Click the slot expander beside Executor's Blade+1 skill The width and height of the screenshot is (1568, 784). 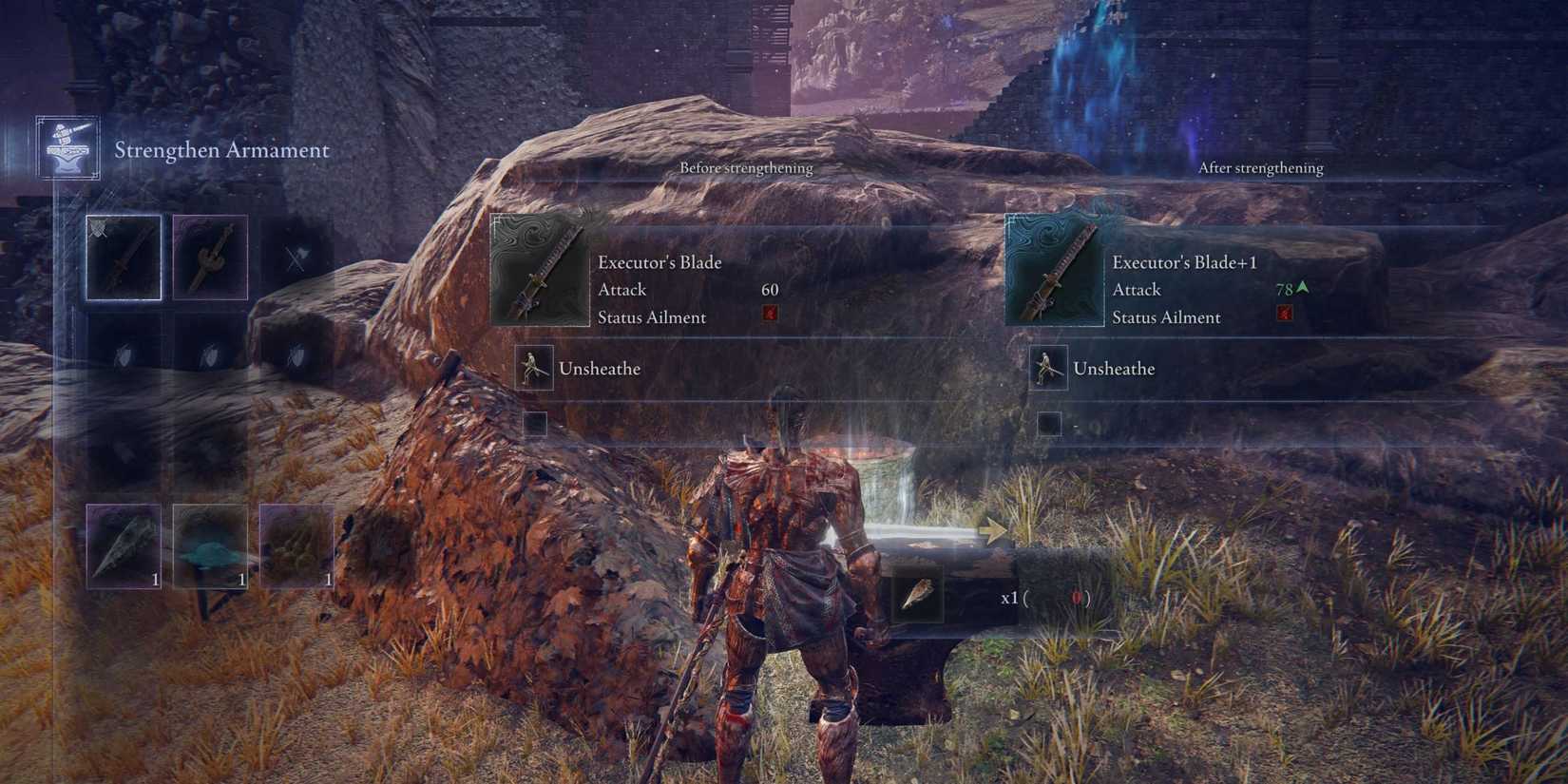pos(1049,425)
